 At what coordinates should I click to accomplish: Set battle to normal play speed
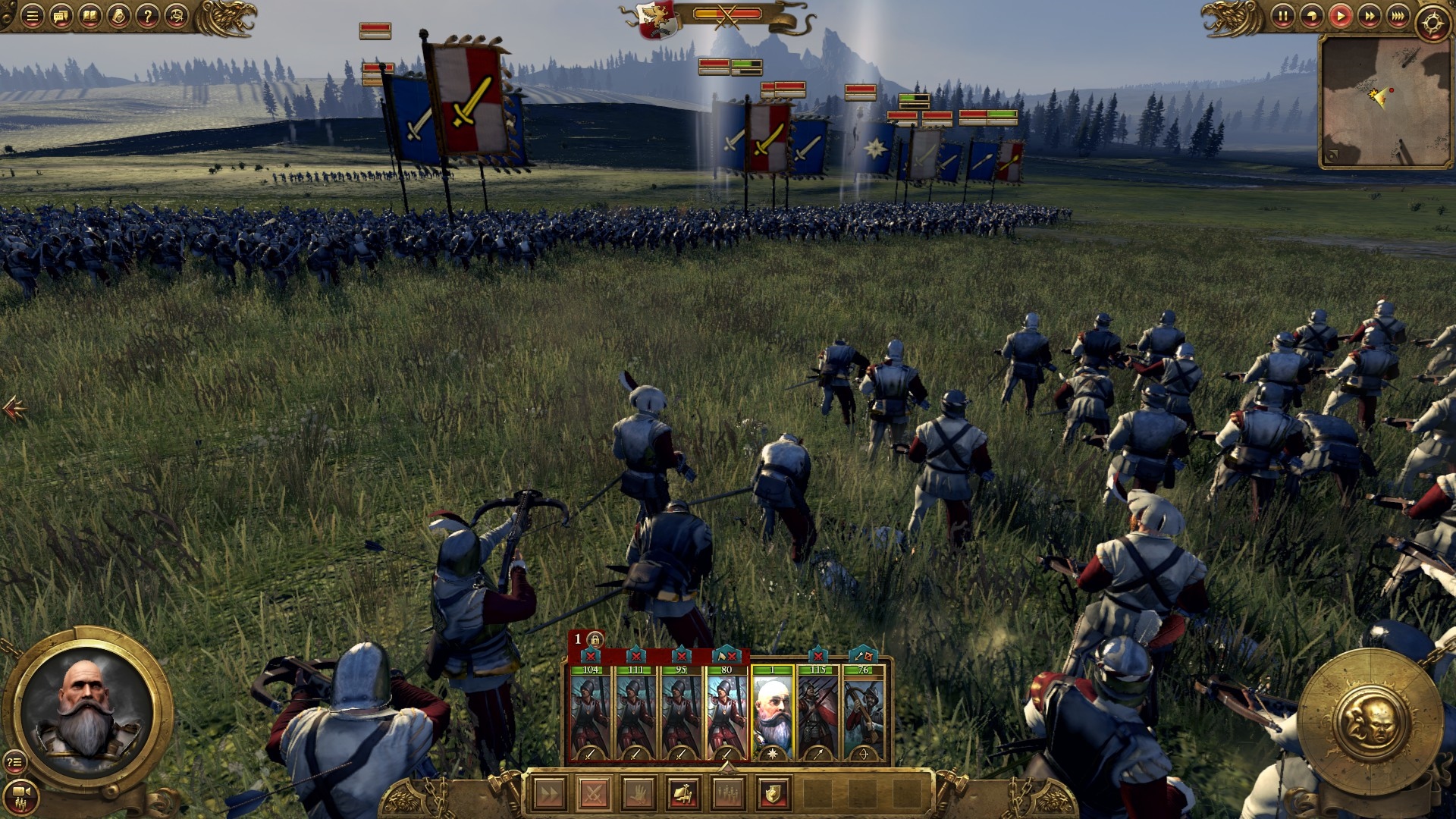[1340, 16]
